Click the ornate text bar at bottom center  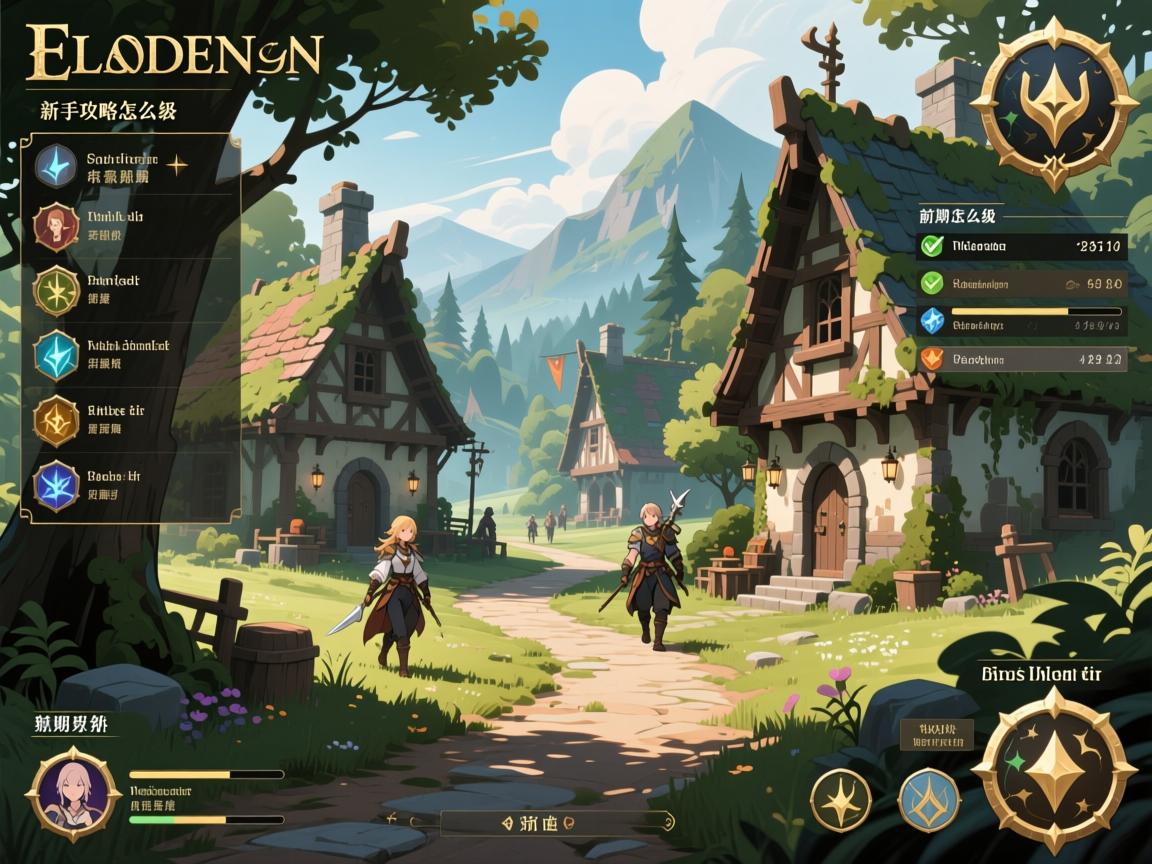pyautogui.click(x=553, y=822)
